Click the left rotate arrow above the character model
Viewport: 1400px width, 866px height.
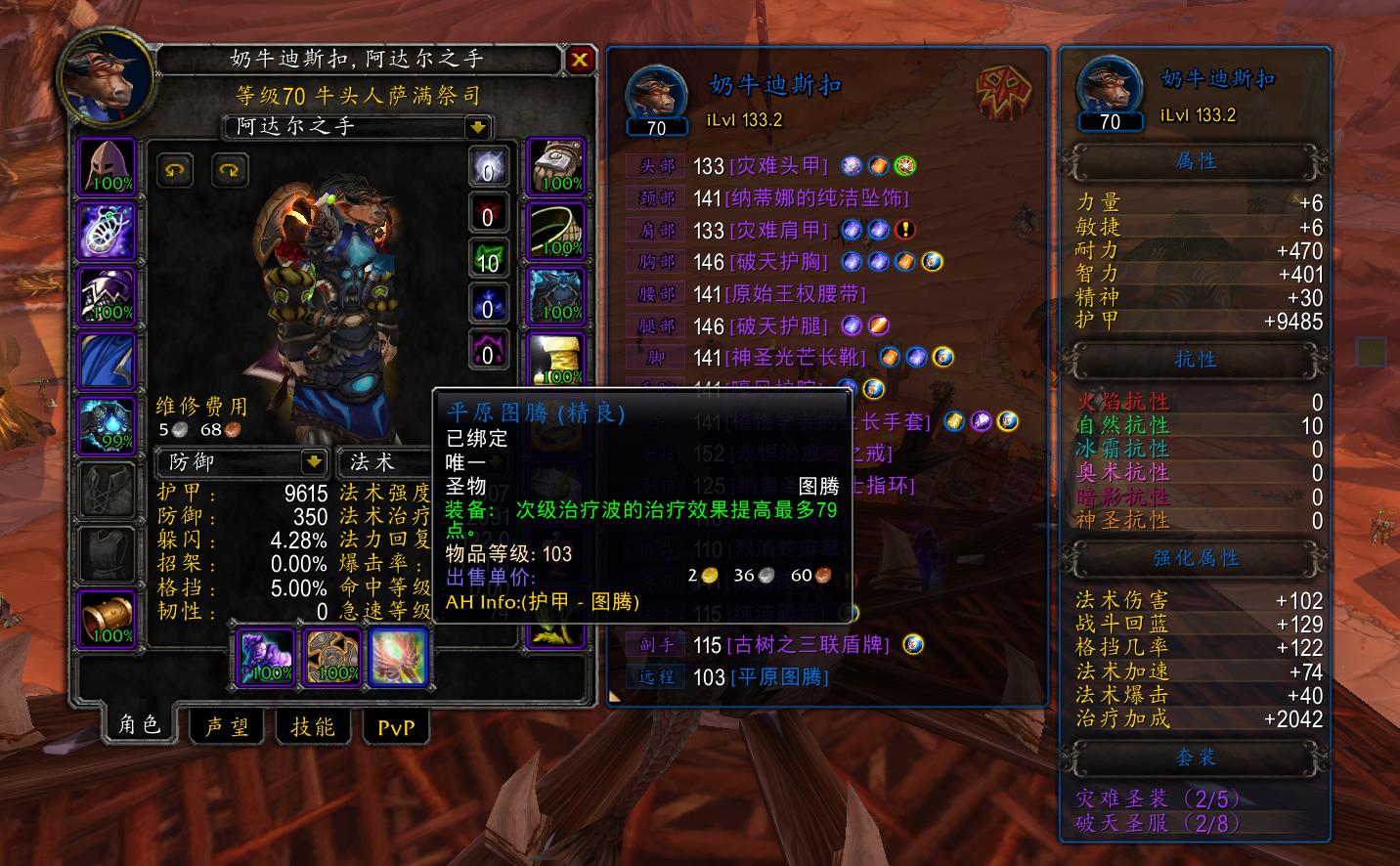pos(176,171)
